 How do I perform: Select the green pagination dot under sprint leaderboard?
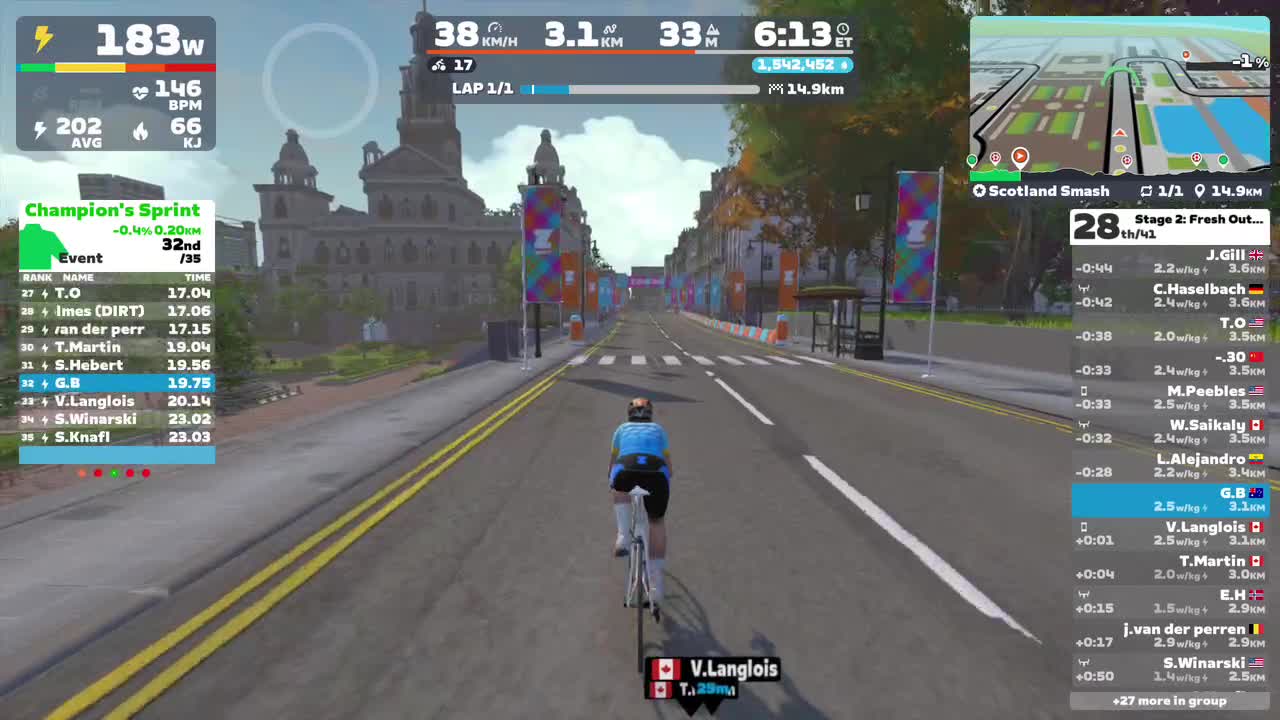coord(114,473)
